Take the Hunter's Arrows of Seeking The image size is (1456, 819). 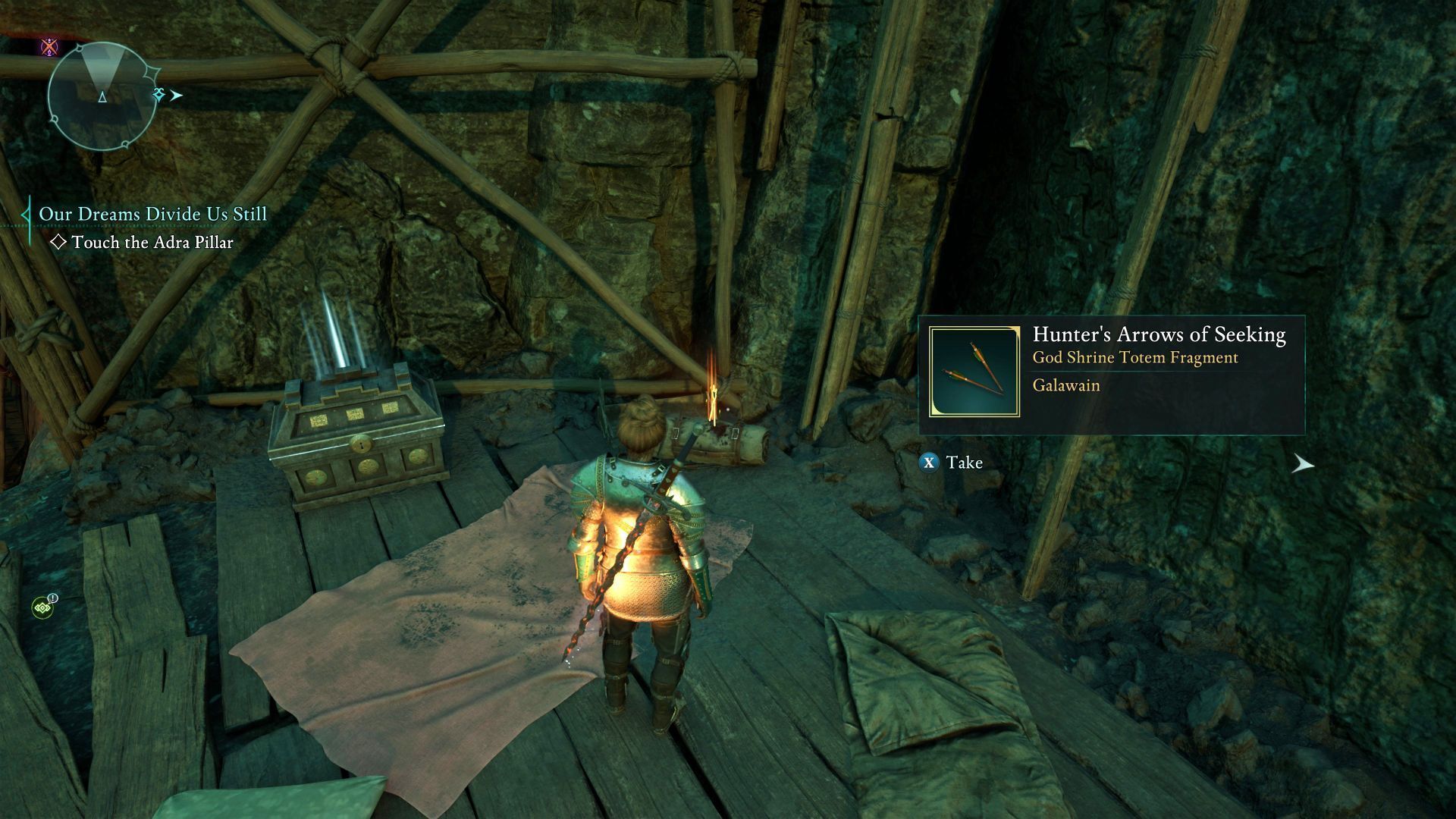pos(951,463)
